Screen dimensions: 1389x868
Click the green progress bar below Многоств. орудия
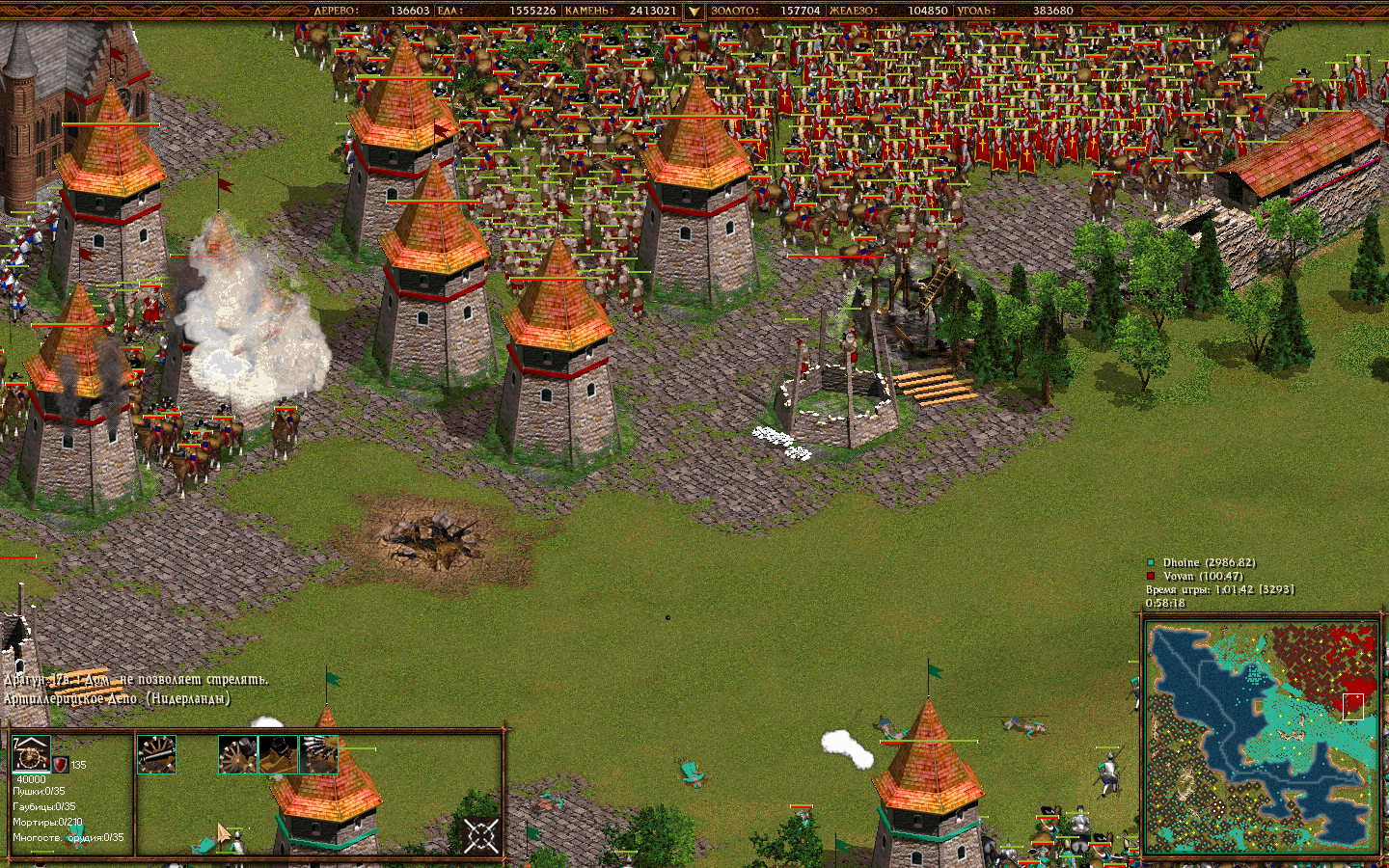coord(41,850)
